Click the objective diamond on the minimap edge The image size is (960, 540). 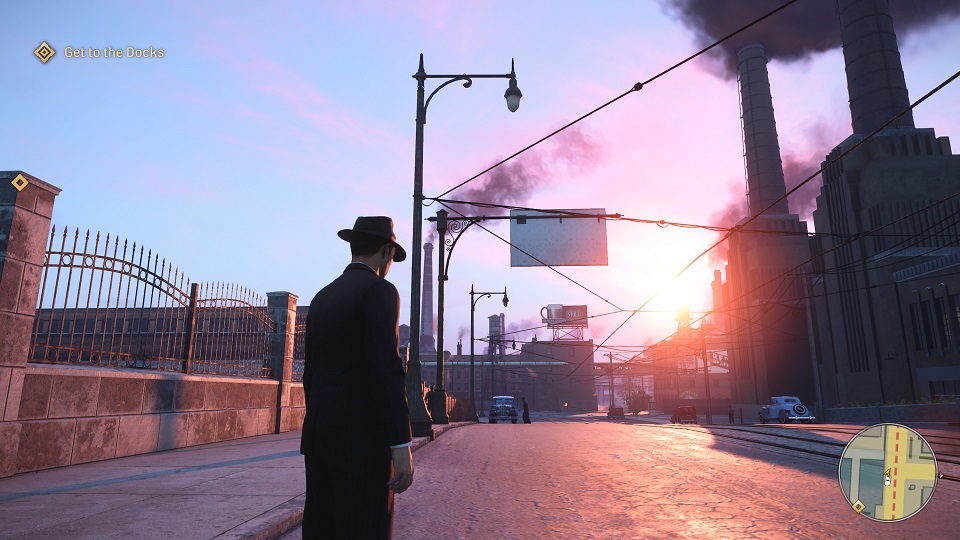pos(858,506)
